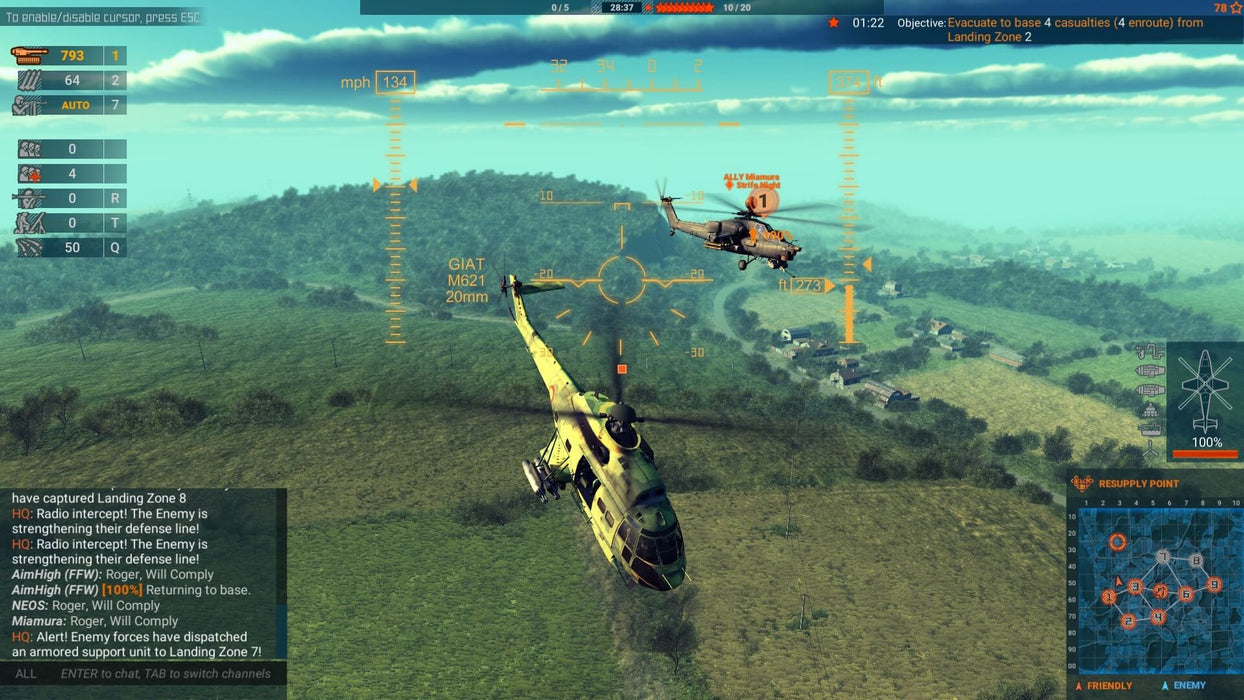The image size is (1244, 700).
Task: Select Landing Zone 7 marker on minimap
Action: coord(1162,557)
